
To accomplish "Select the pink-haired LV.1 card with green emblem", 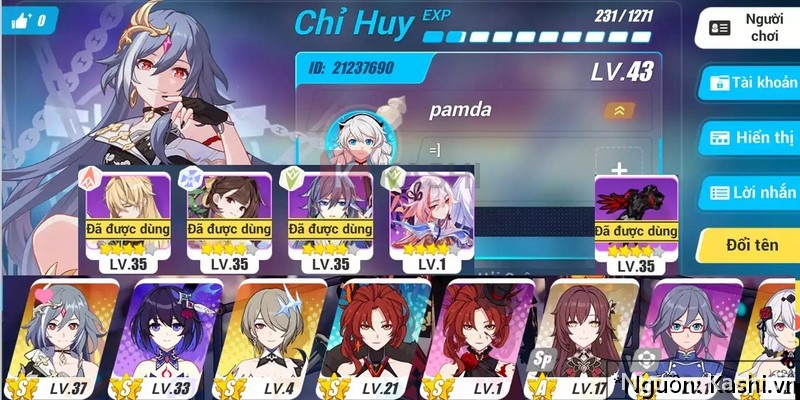I will [432, 222].
